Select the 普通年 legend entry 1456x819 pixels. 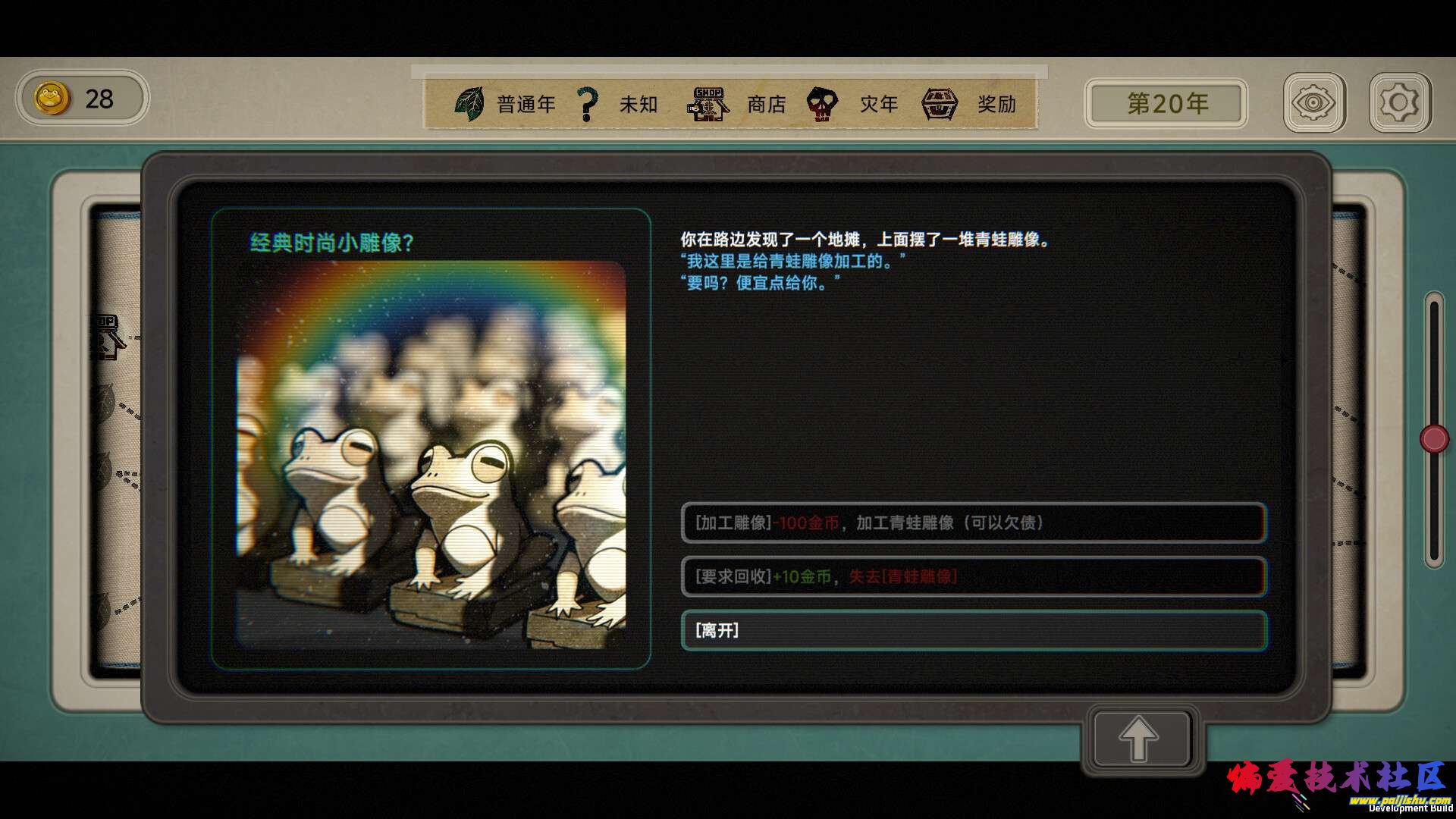point(526,103)
